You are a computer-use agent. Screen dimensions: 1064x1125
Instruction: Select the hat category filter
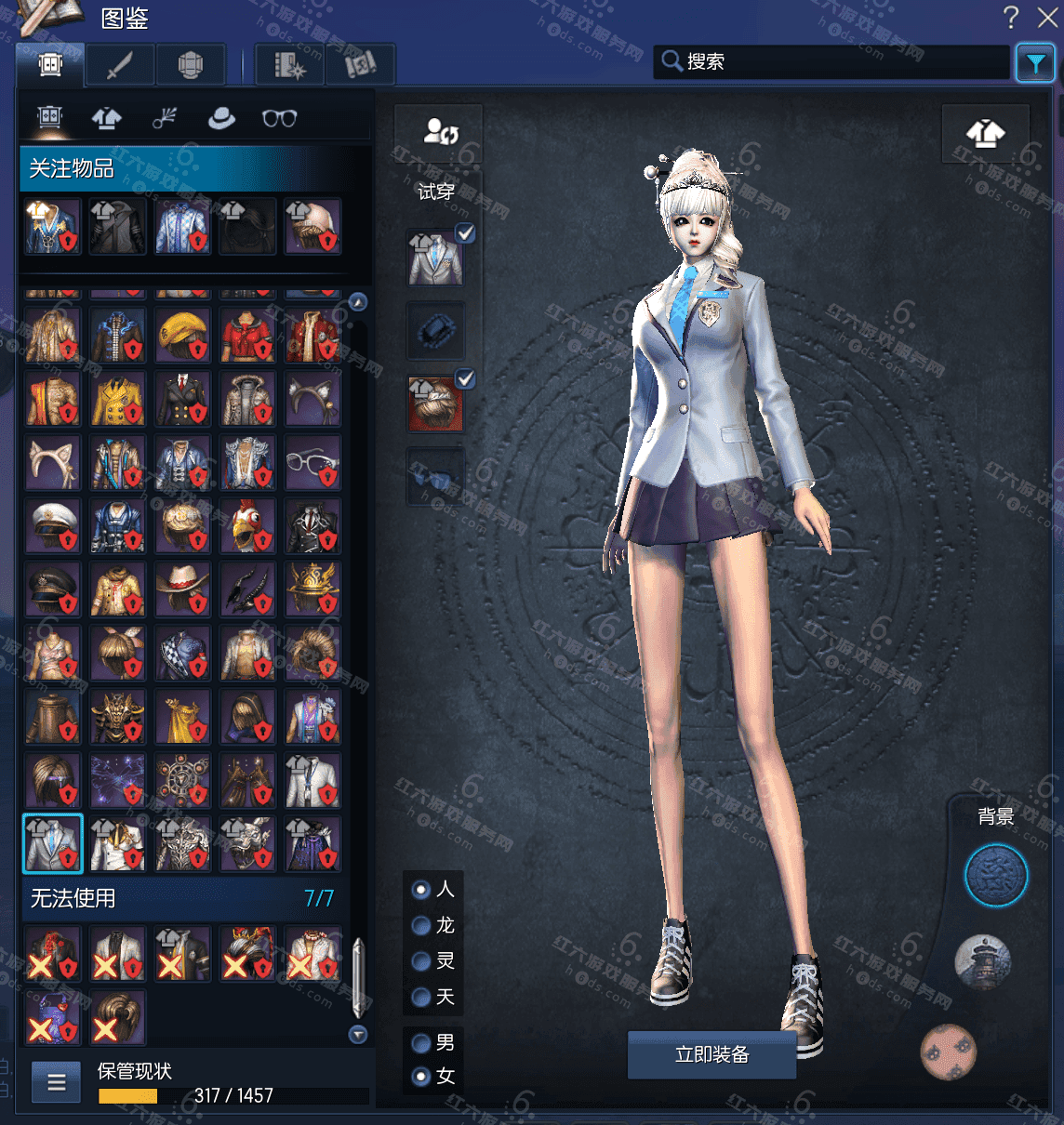(221, 118)
